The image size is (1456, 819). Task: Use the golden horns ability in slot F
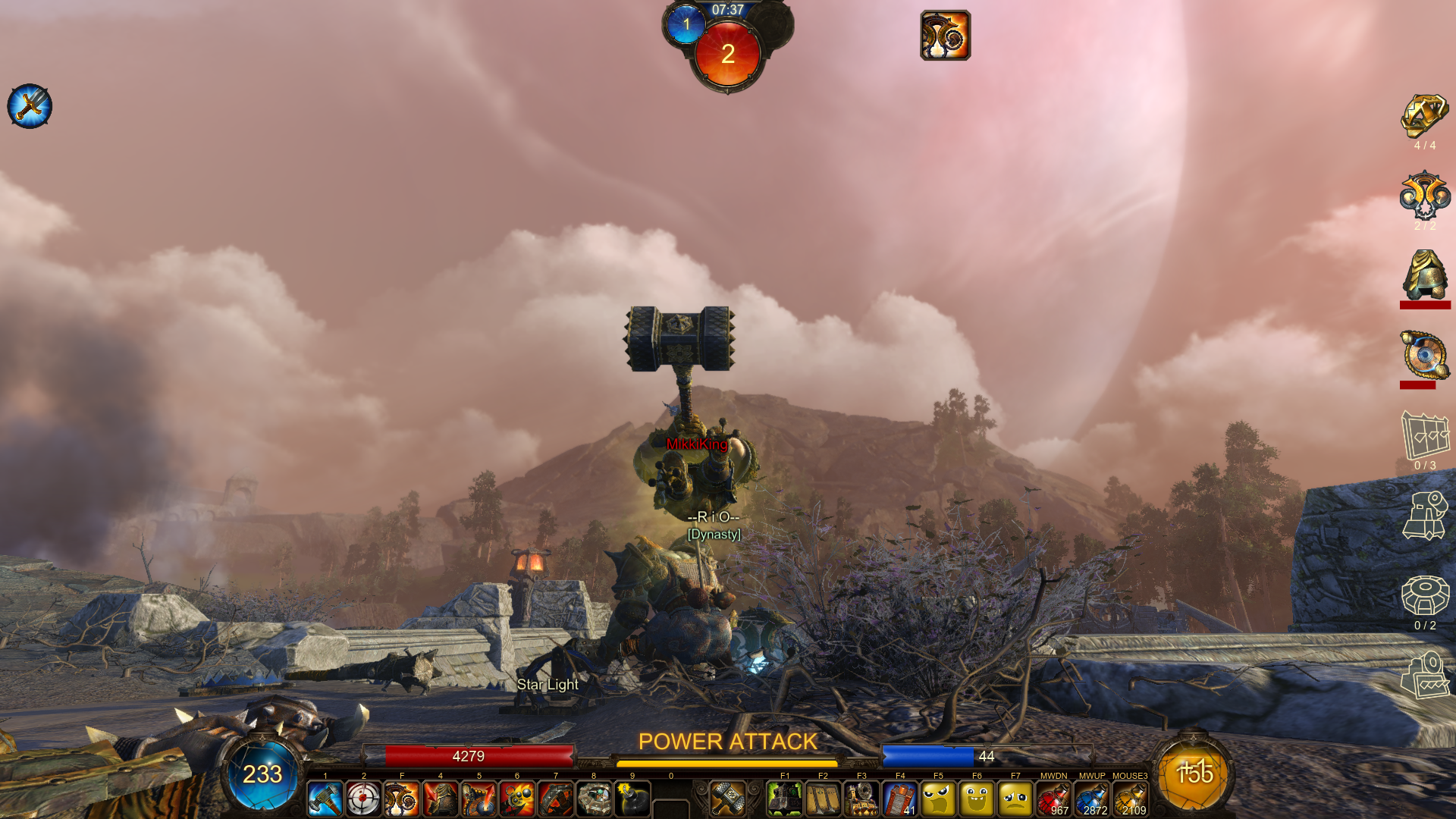[402, 799]
